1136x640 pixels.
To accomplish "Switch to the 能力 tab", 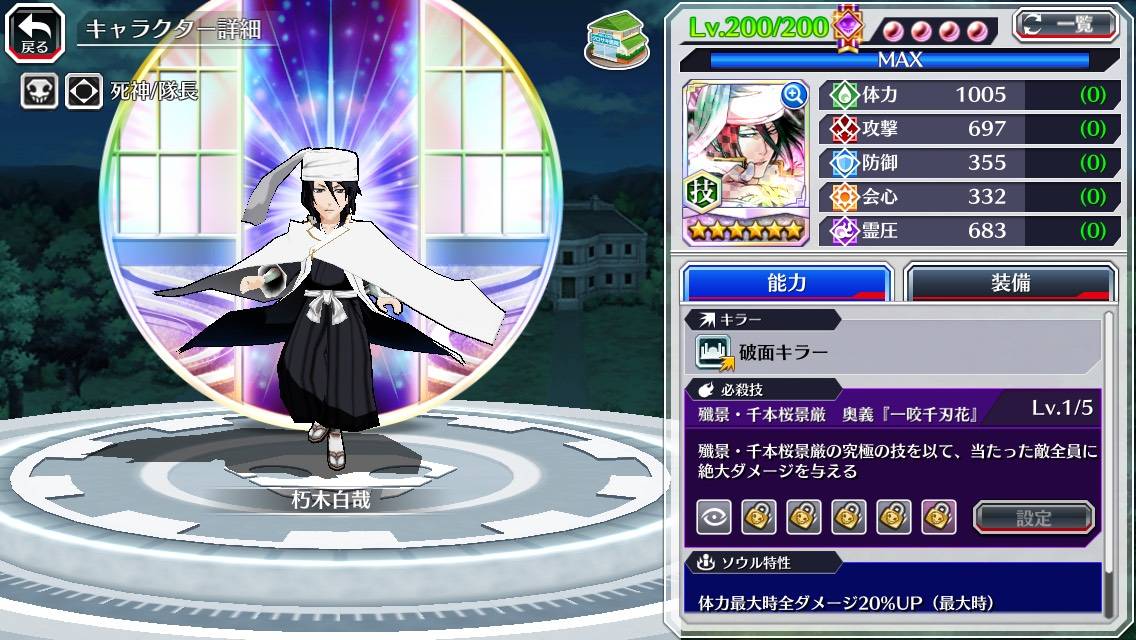I will (x=787, y=283).
